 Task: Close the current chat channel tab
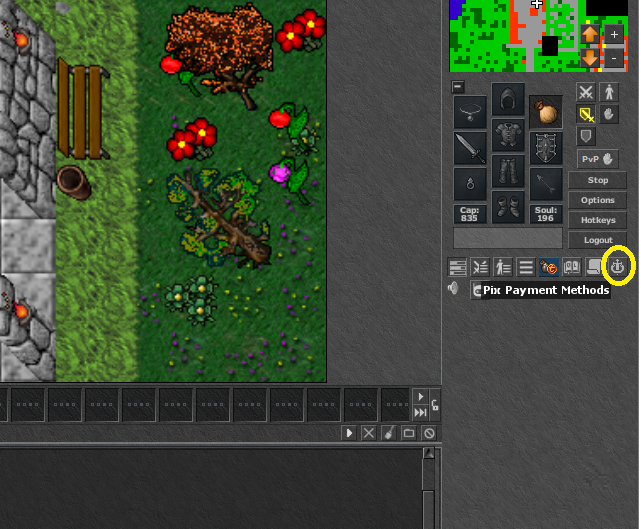[368, 433]
